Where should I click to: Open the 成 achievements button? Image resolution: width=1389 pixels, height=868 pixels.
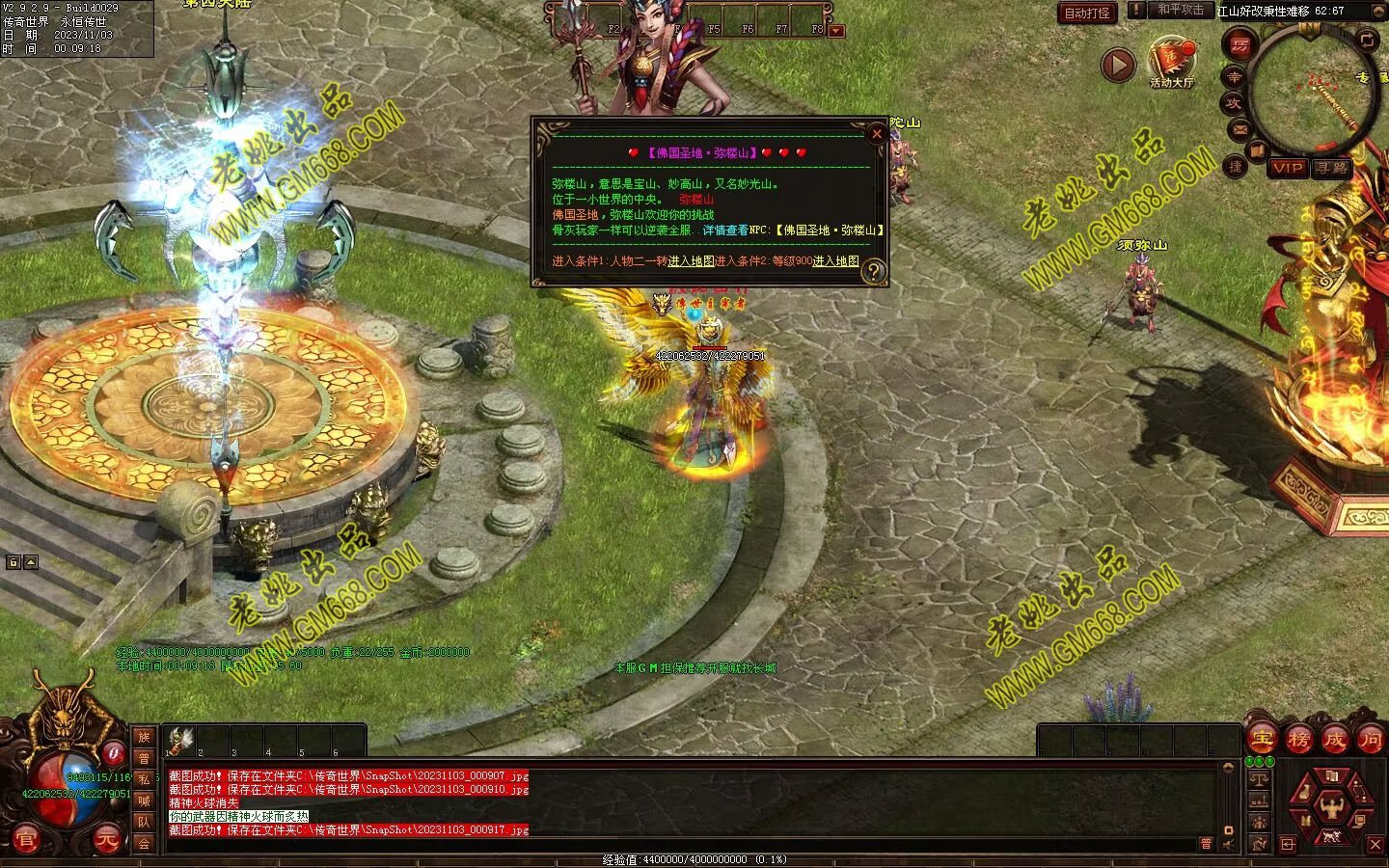[1334, 740]
